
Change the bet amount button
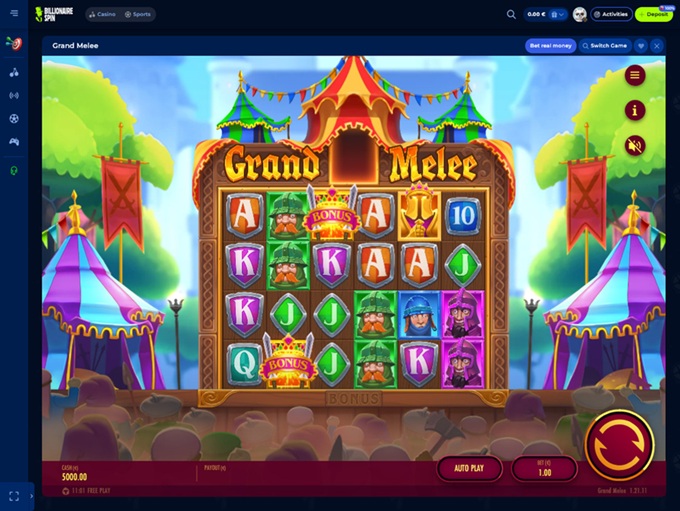coord(544,467)
